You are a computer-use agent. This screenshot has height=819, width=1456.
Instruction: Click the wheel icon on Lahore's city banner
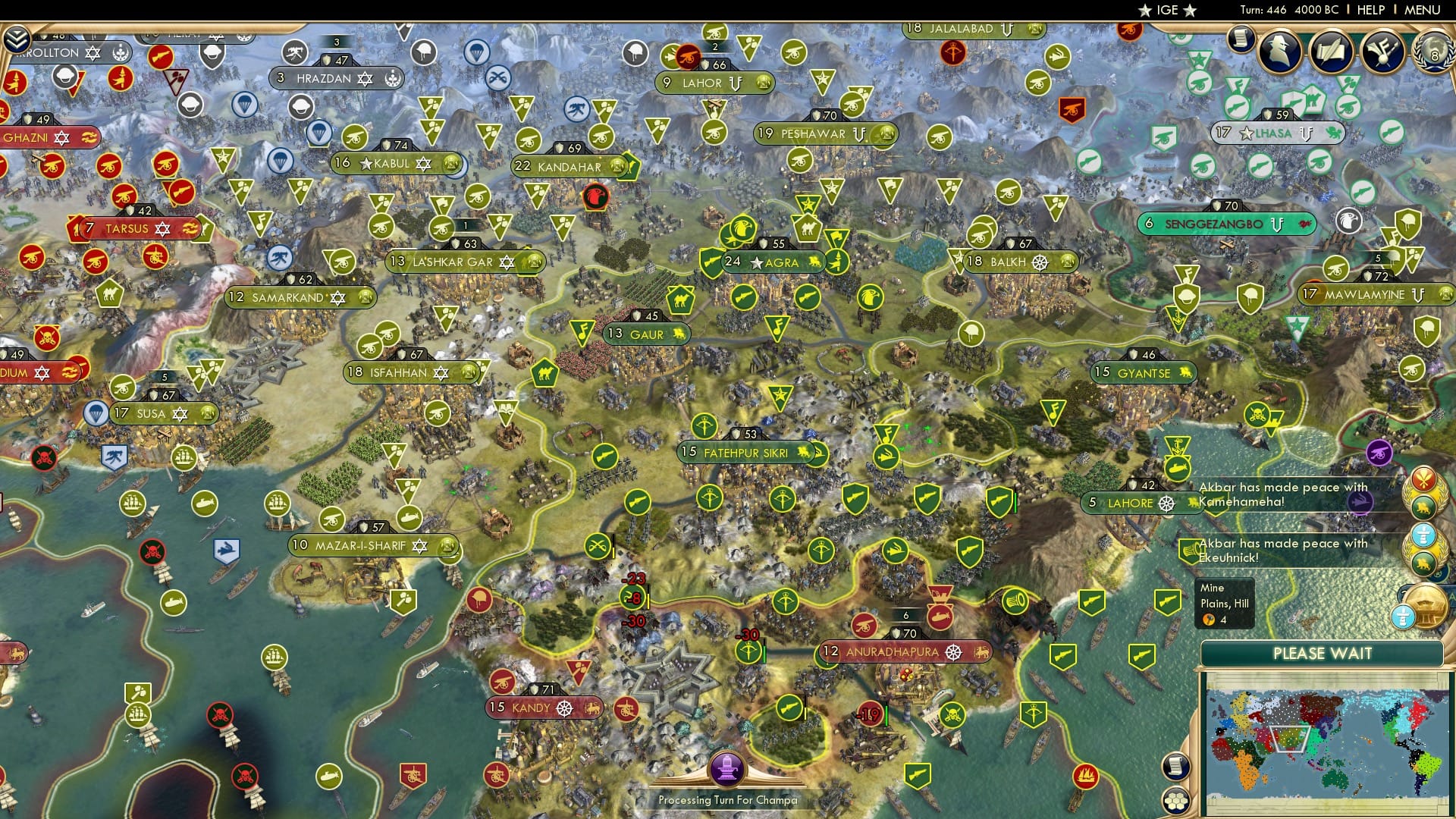click(1167, 504)
